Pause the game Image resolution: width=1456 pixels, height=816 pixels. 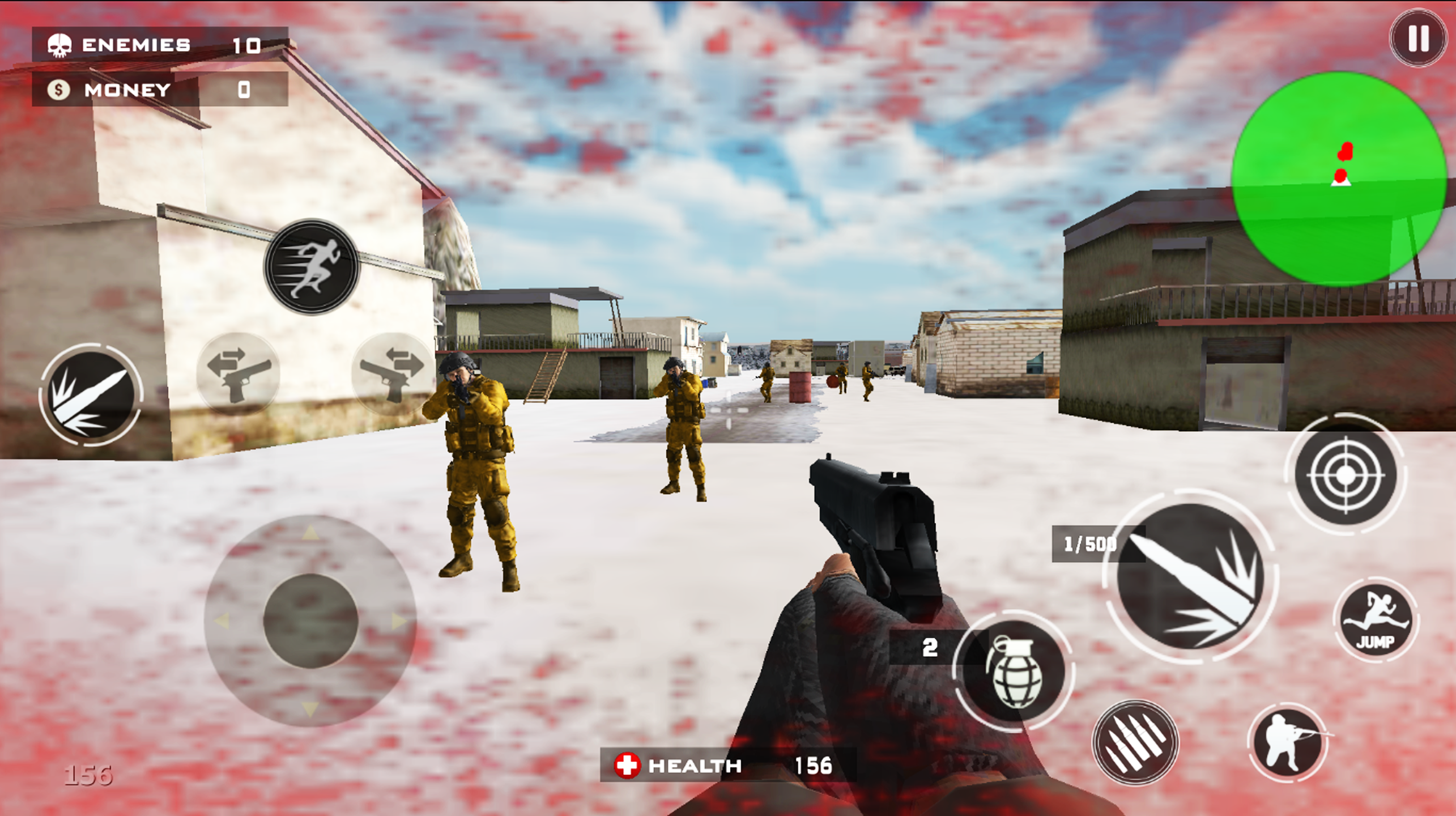coord(1418,39)
